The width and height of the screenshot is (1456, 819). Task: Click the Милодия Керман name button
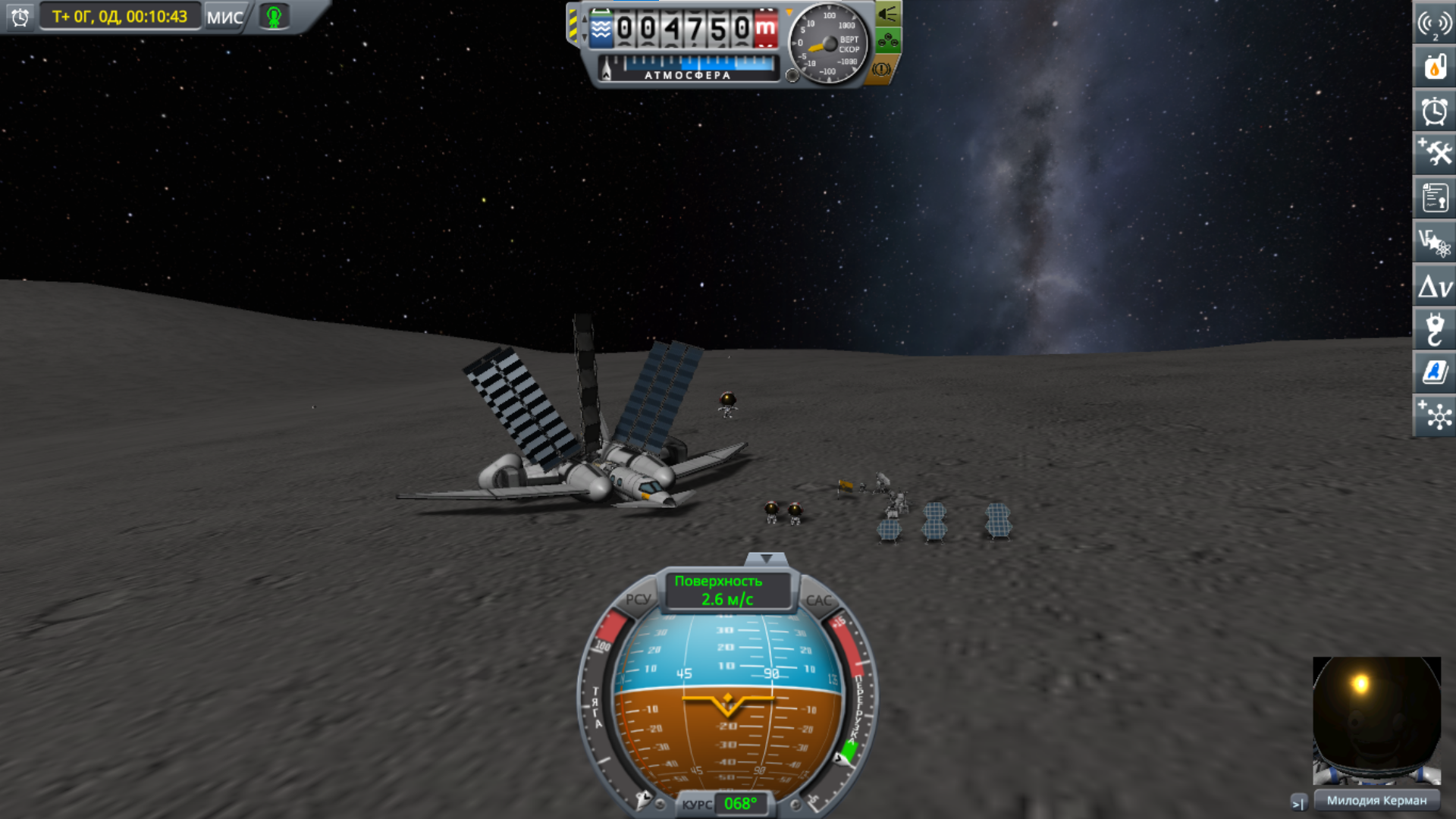point(1376,800)
